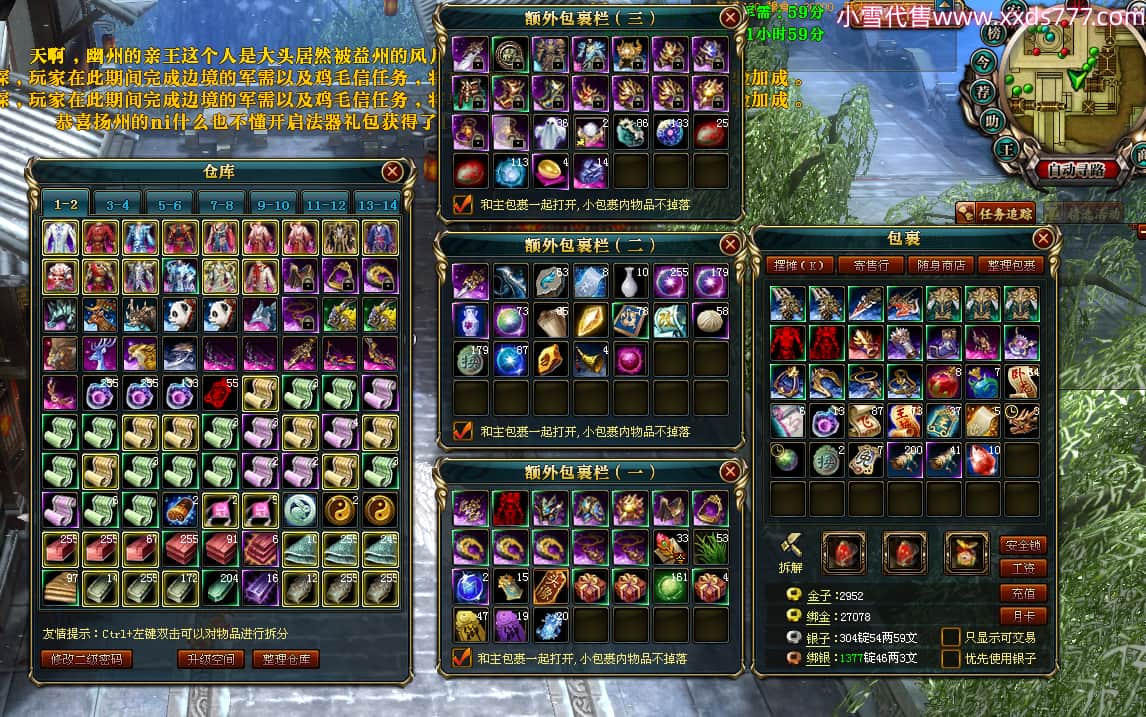Enable the 优先使用银子 checkbox
This screenshot has height=717, width=1146.
pyautogui.click(x=950, y=659)
